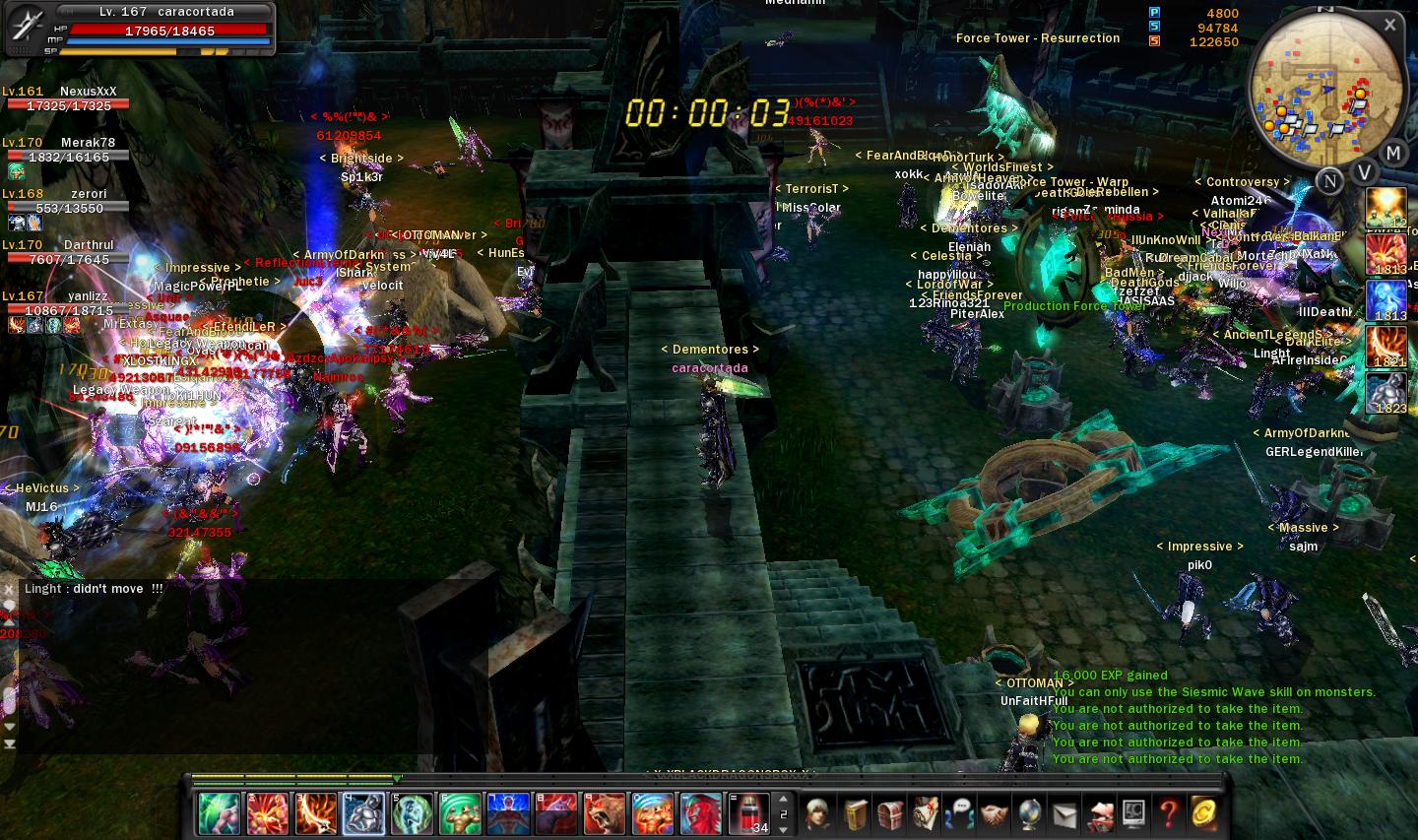Open the messenger speech-bubble icon
The width and height of the screenshot is (1418, 840).
click(958, 813)
